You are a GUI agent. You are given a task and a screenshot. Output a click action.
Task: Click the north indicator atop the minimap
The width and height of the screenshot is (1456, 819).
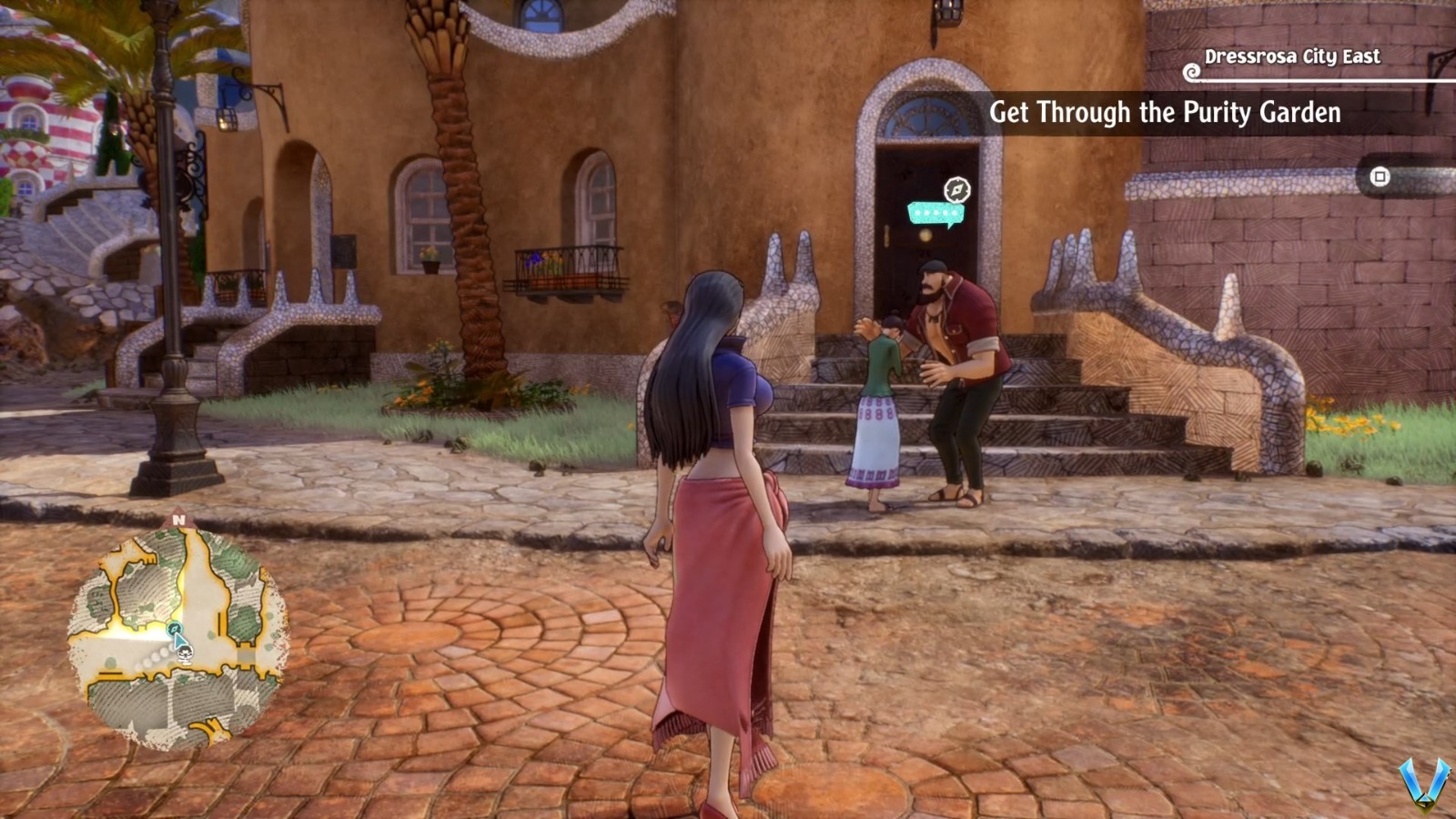click(178, 520)
